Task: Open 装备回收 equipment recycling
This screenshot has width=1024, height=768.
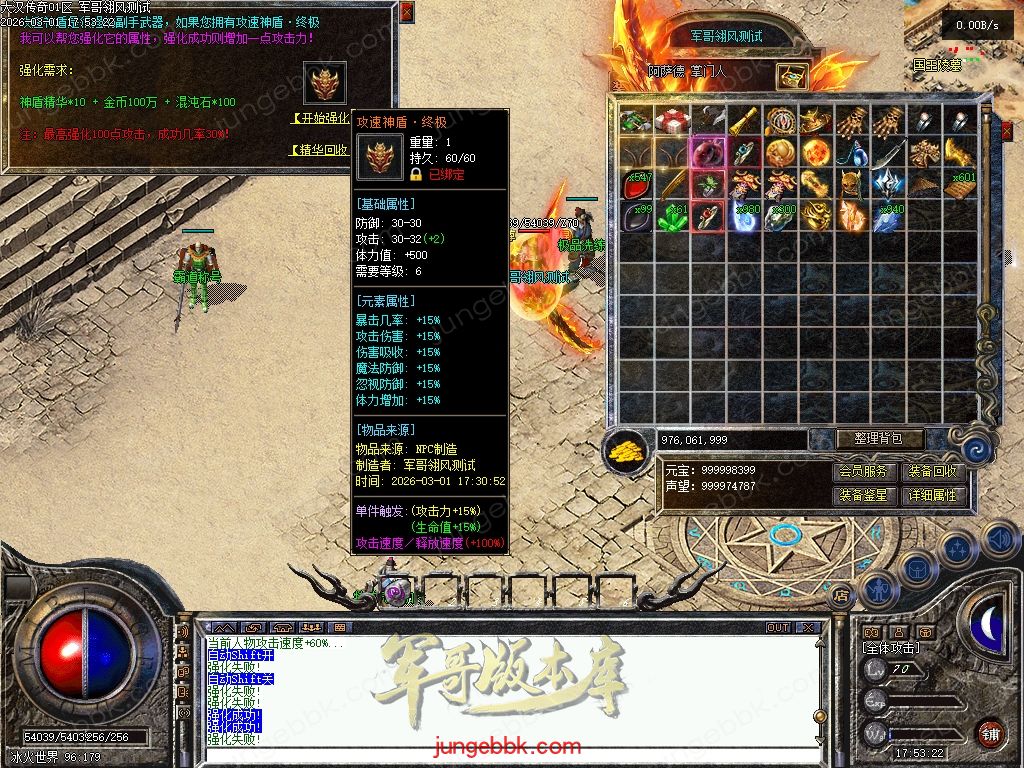Action: coord(932,472)
